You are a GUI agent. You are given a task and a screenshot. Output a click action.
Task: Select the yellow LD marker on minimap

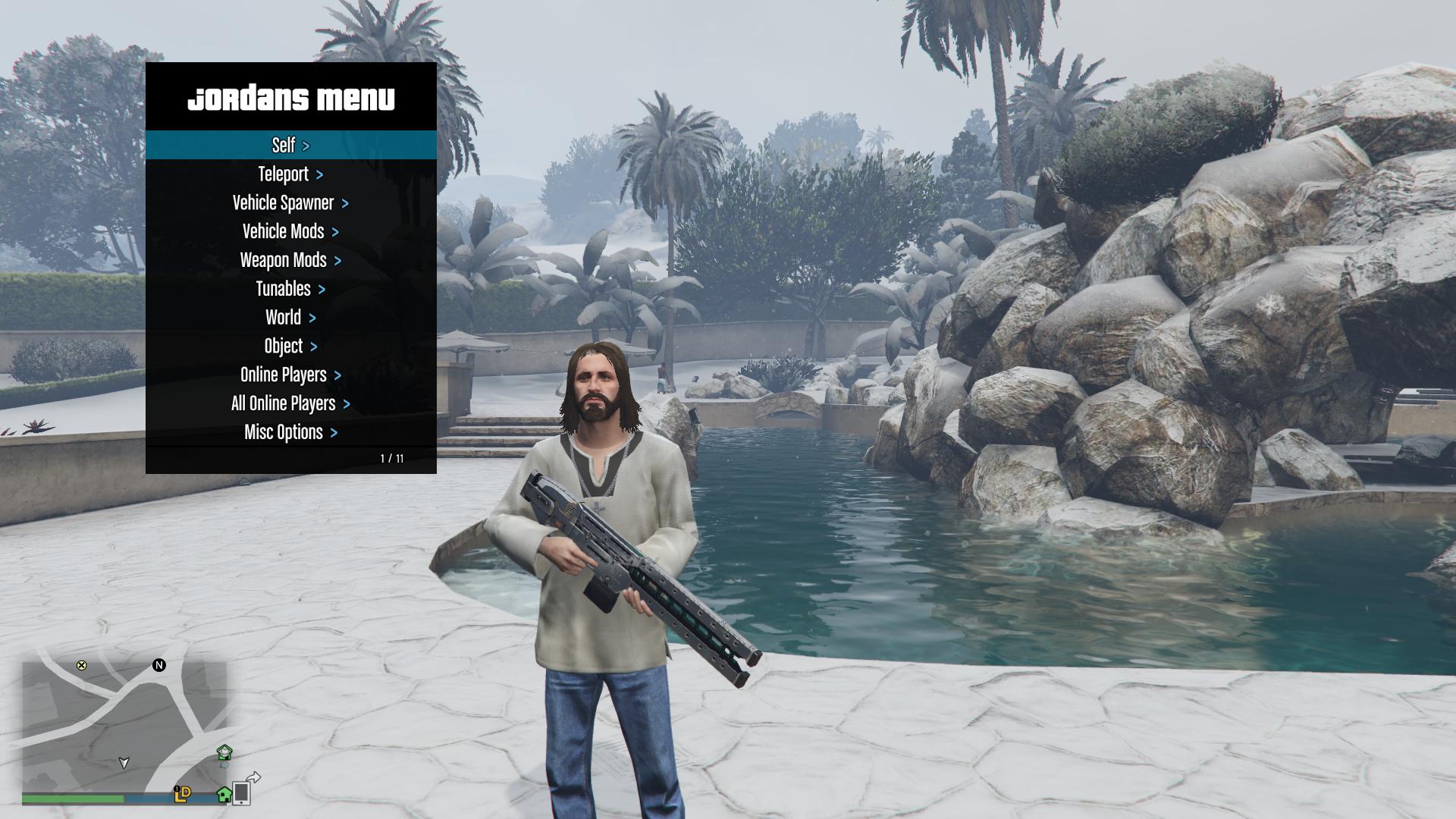pyautogui.click(x=183, y=793)
